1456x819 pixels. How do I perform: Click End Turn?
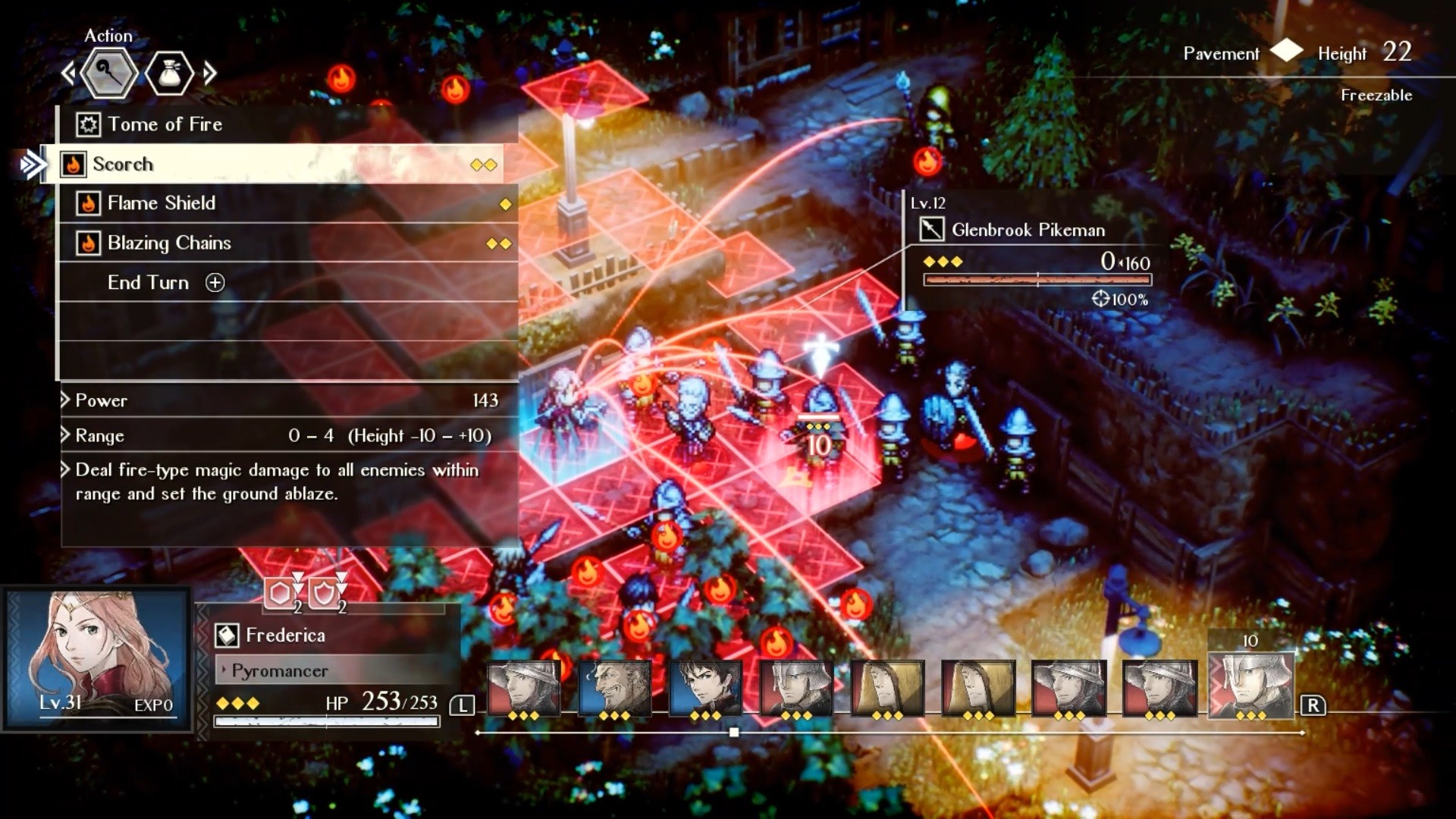(149, 283)
